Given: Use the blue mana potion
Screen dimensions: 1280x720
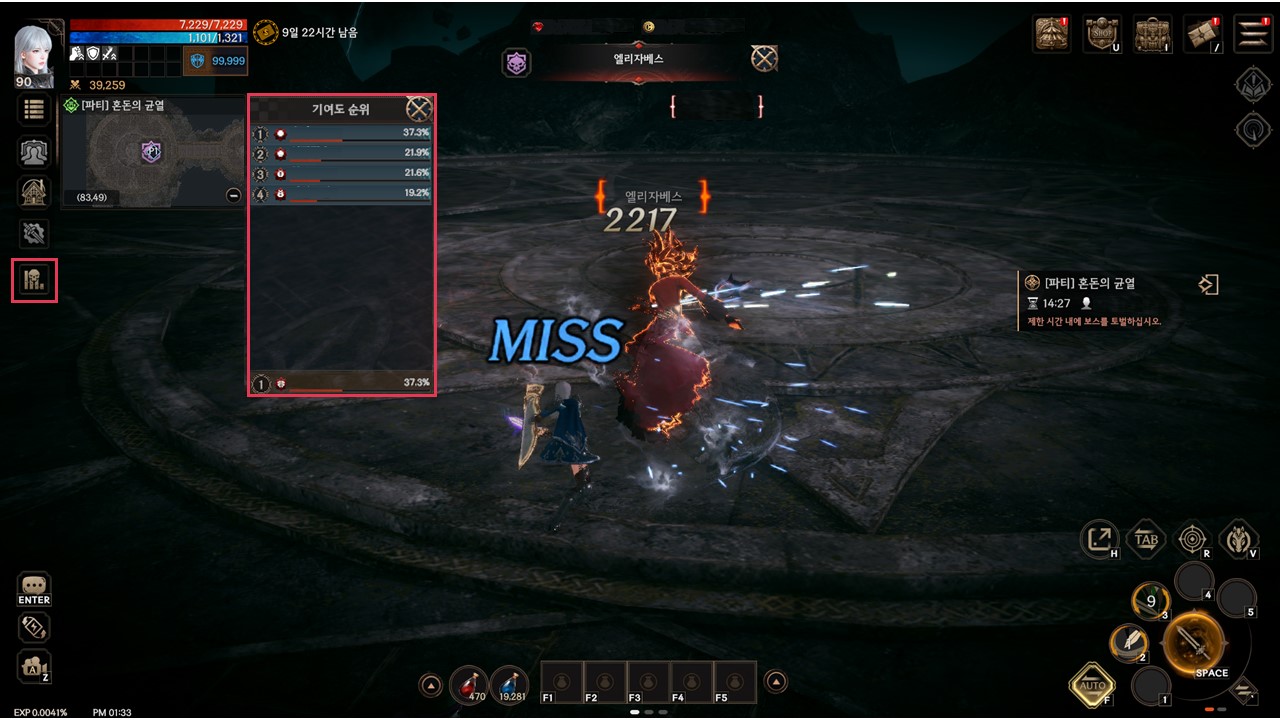Looking at the screenshot, I should [x=509, y=683].
